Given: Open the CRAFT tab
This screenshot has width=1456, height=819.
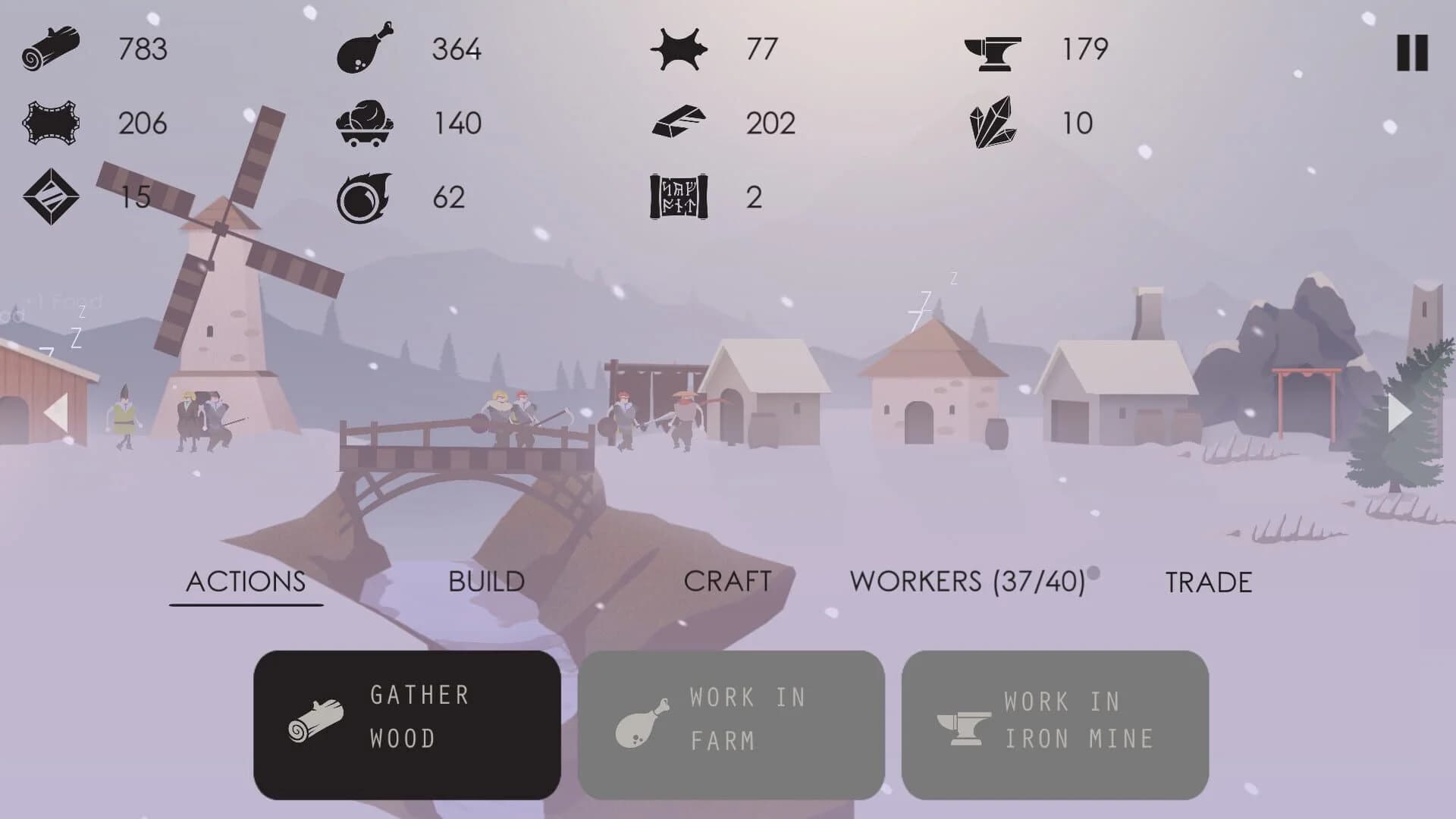Looking at the screenshot, I should (726, 582).
